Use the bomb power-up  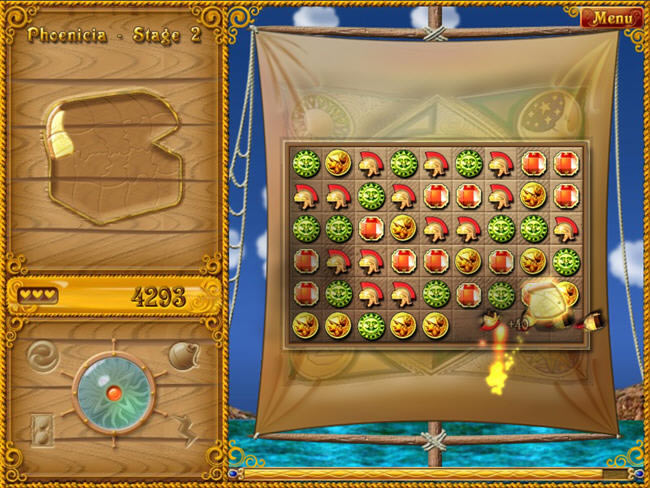coord(183,355)
